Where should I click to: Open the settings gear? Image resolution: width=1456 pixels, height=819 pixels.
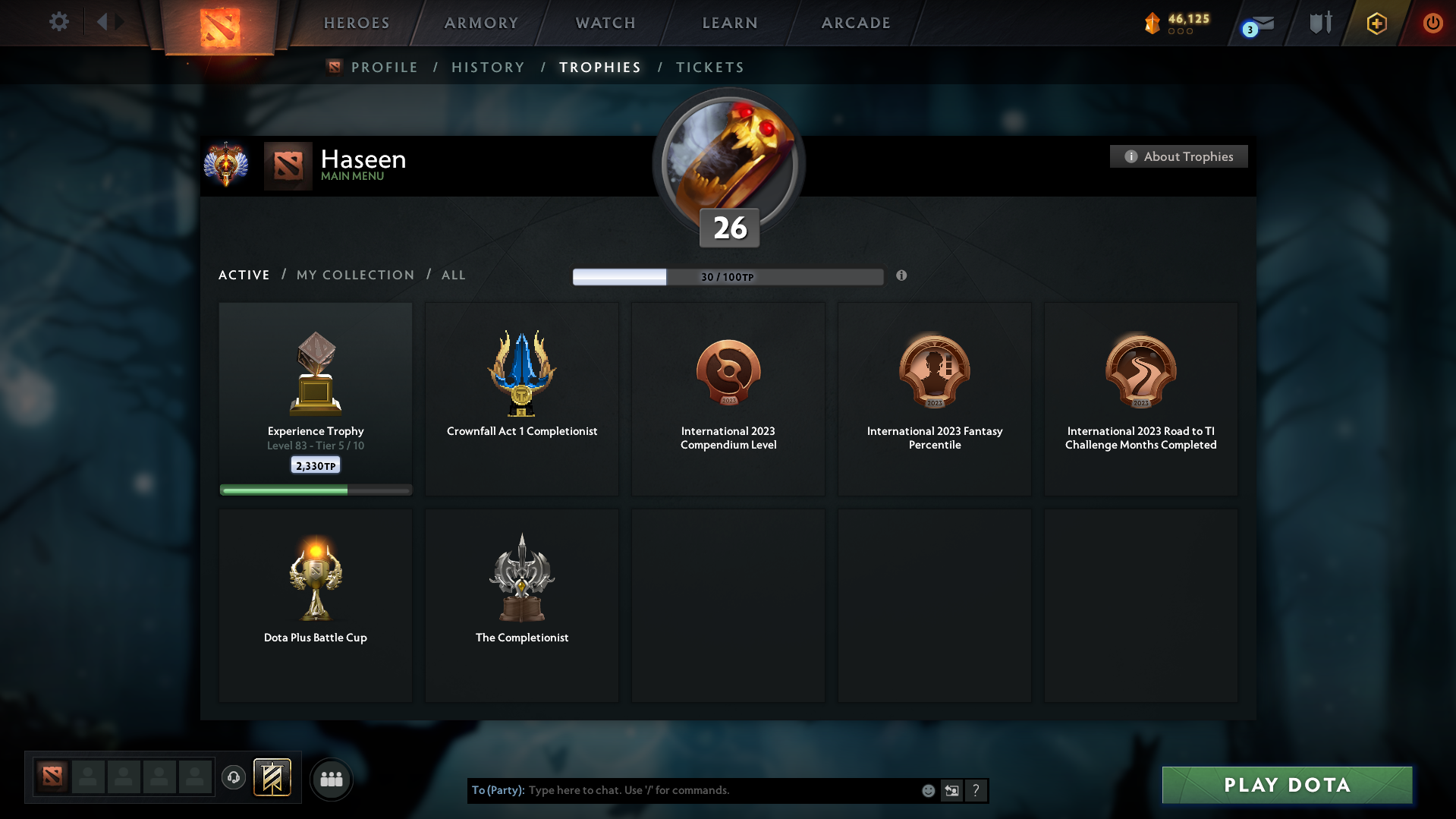click(x=59, y=22)
